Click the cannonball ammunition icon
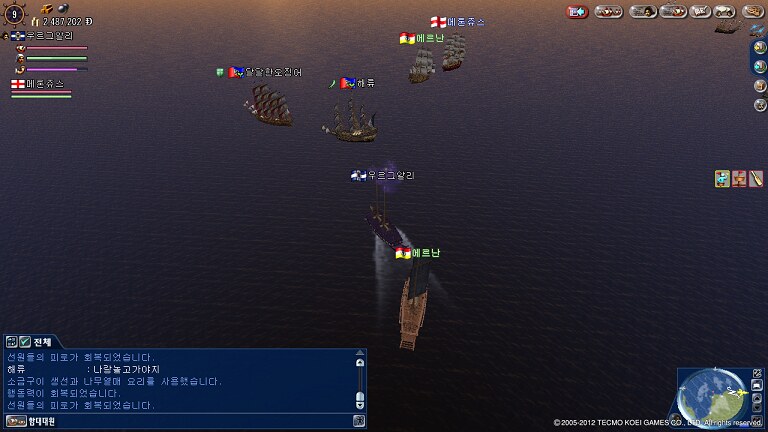The image size is (768, 432). pyautogui.click(x=62, y=8)
